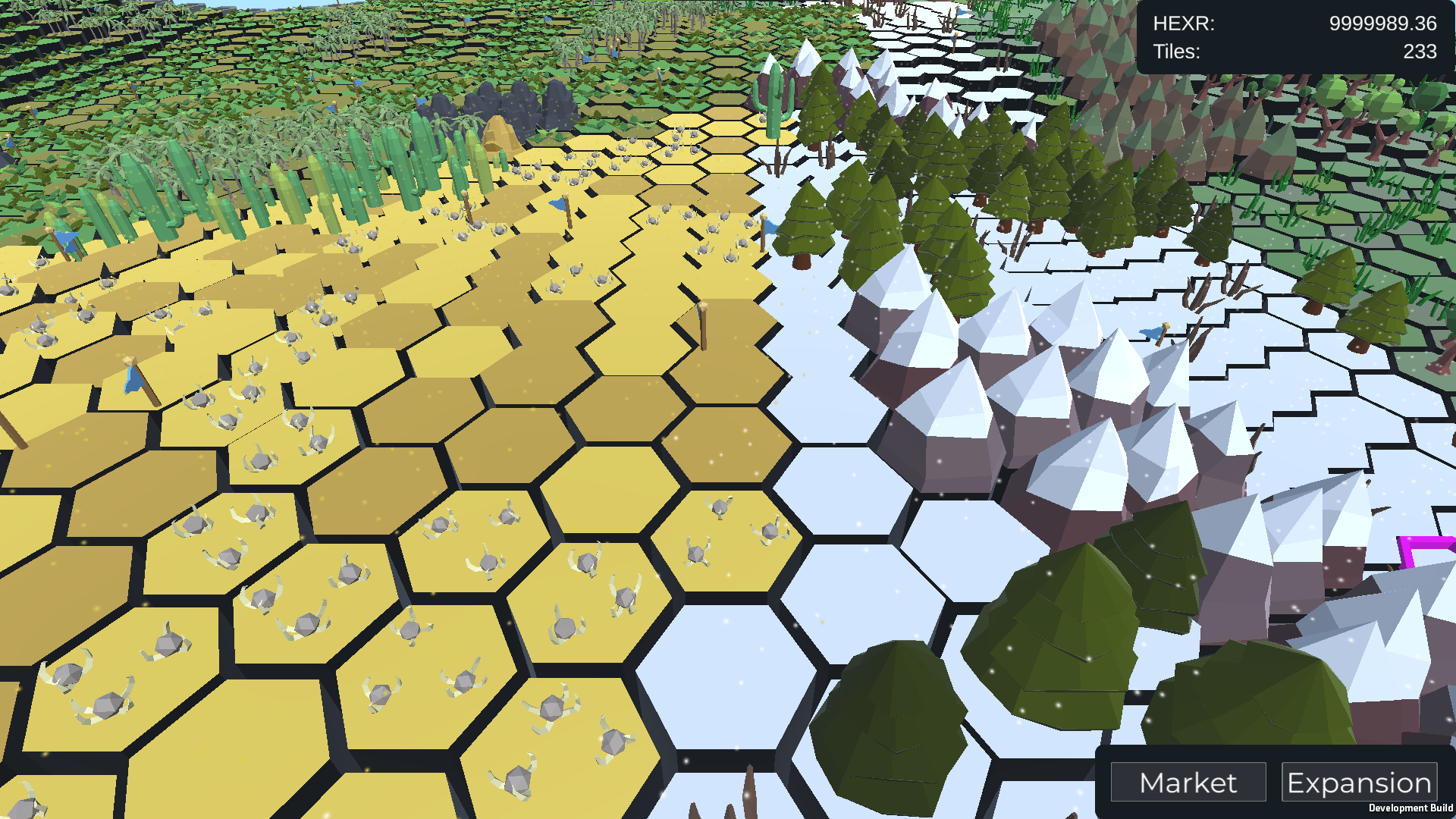The image size is (1456, 819).
Task: Switch to the Expansion panel
Action: [x=1360, y=782]
